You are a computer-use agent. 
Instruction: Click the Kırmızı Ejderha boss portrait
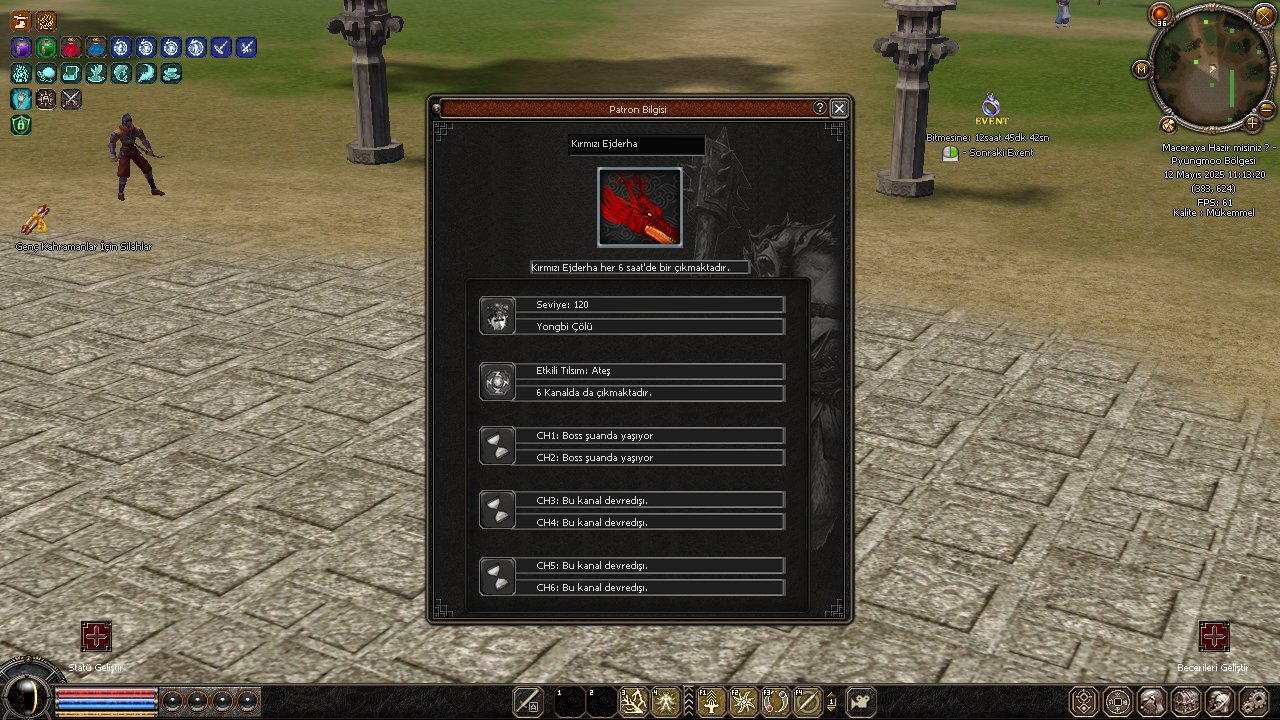(640, 207)
